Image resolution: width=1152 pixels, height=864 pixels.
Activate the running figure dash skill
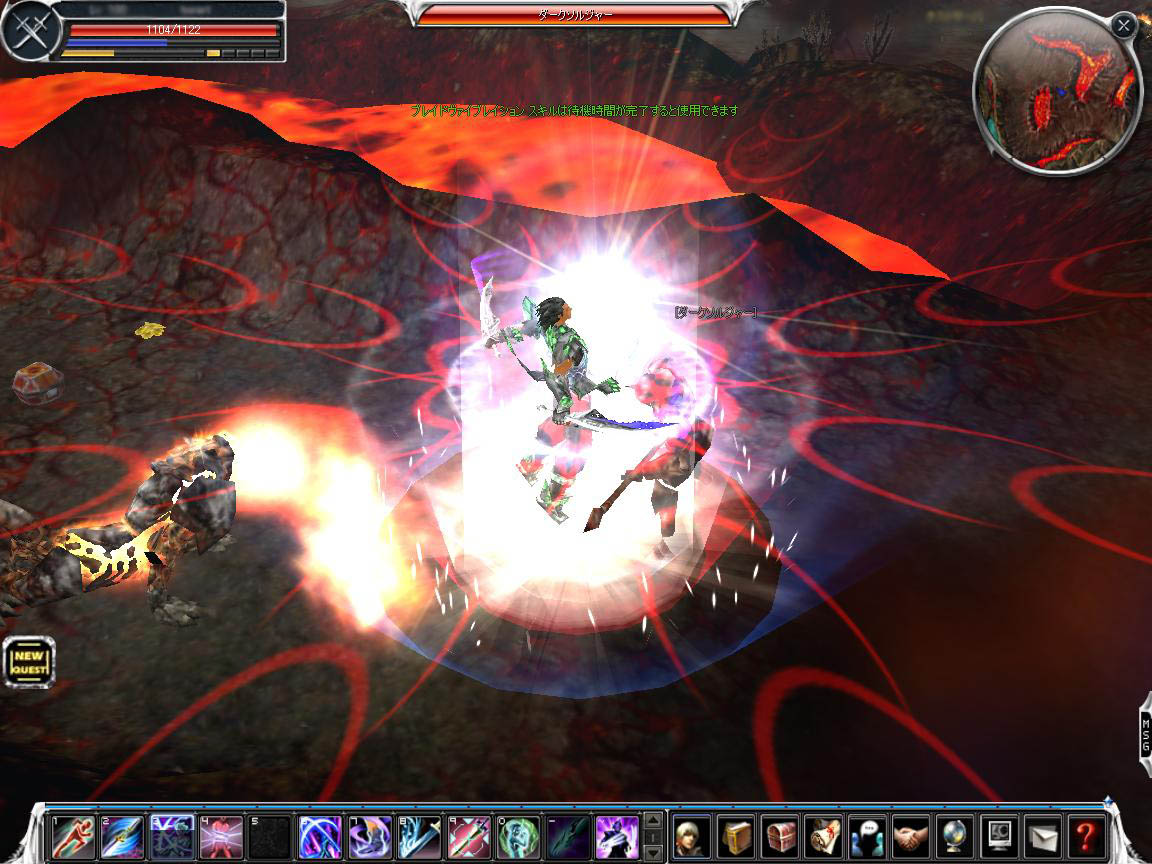[73, 837]
